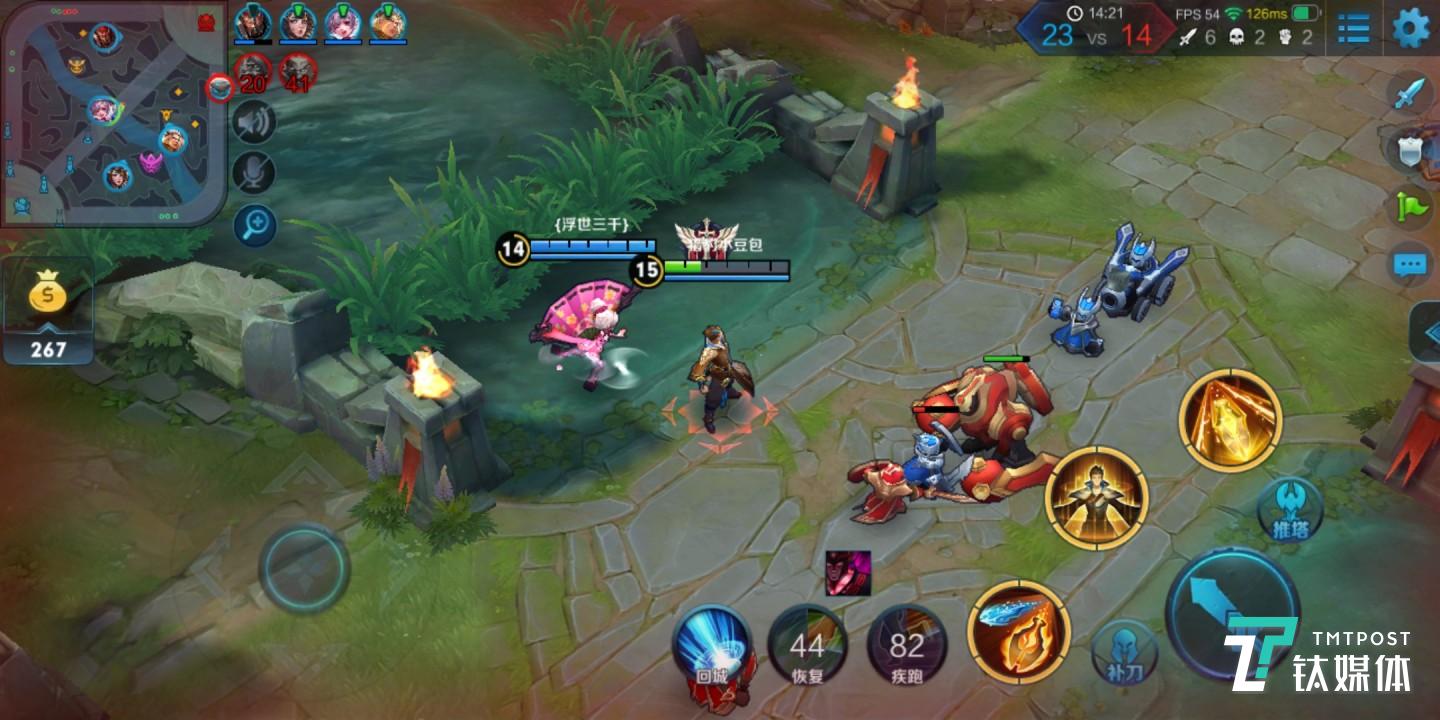Send the blue sword attack signal
The image size is (1440, 720).
tap(1410, 93)
